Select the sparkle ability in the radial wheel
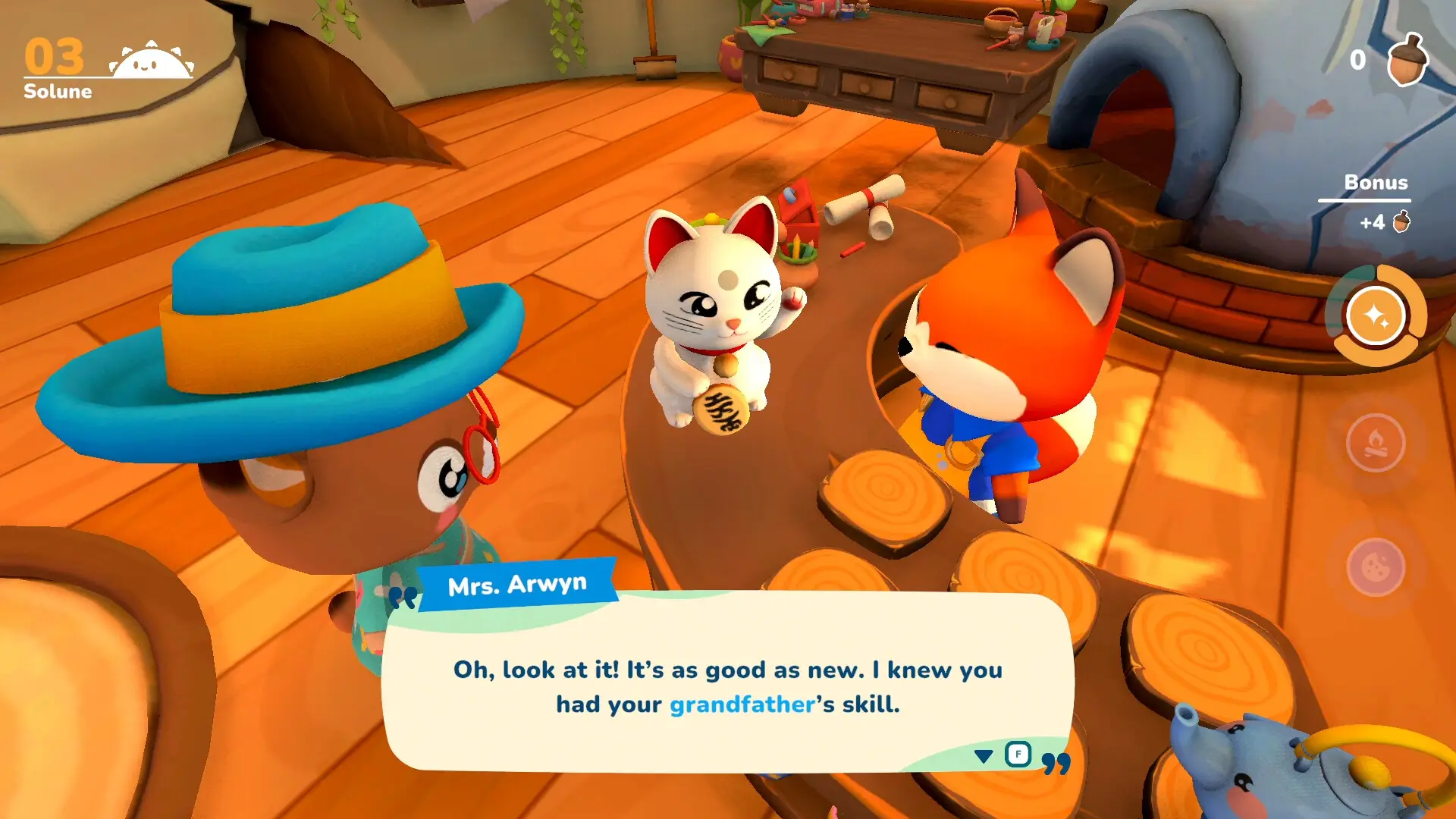This screenshot has width=1456, height=819. (x=1374, y=314)
